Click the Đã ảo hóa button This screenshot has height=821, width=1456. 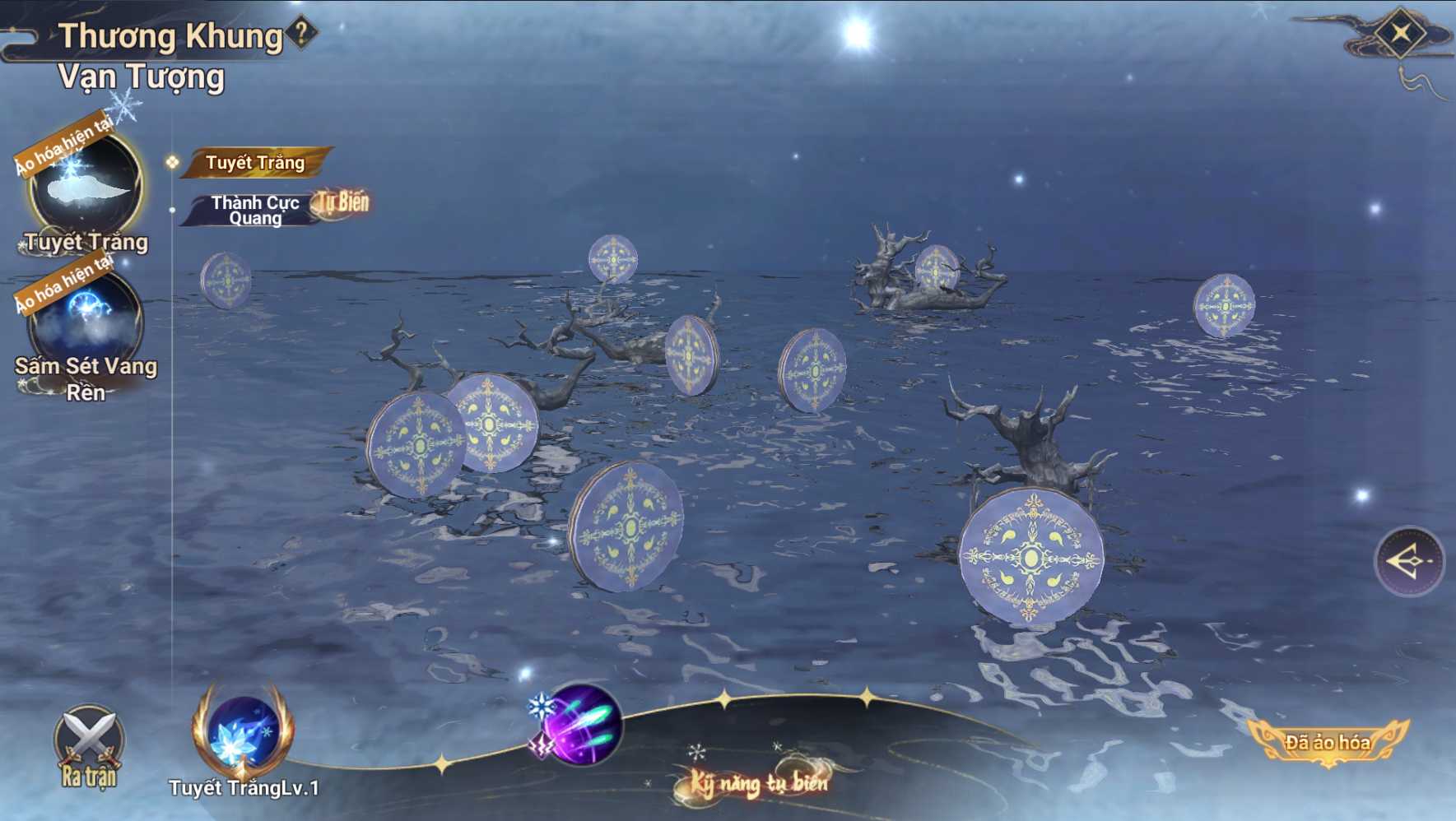(1327, 742)
